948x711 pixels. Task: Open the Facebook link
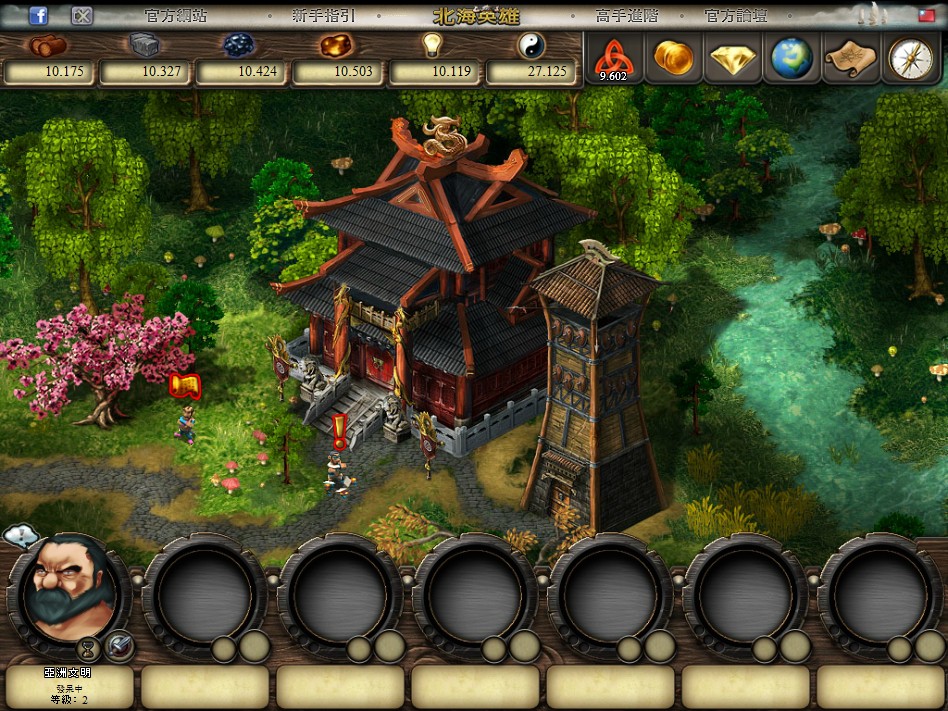point(39,15)
